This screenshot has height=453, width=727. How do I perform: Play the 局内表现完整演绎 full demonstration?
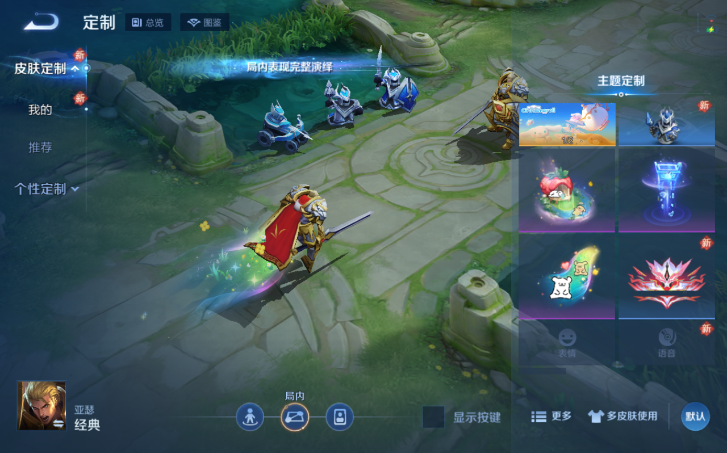(x=289, y=67)
